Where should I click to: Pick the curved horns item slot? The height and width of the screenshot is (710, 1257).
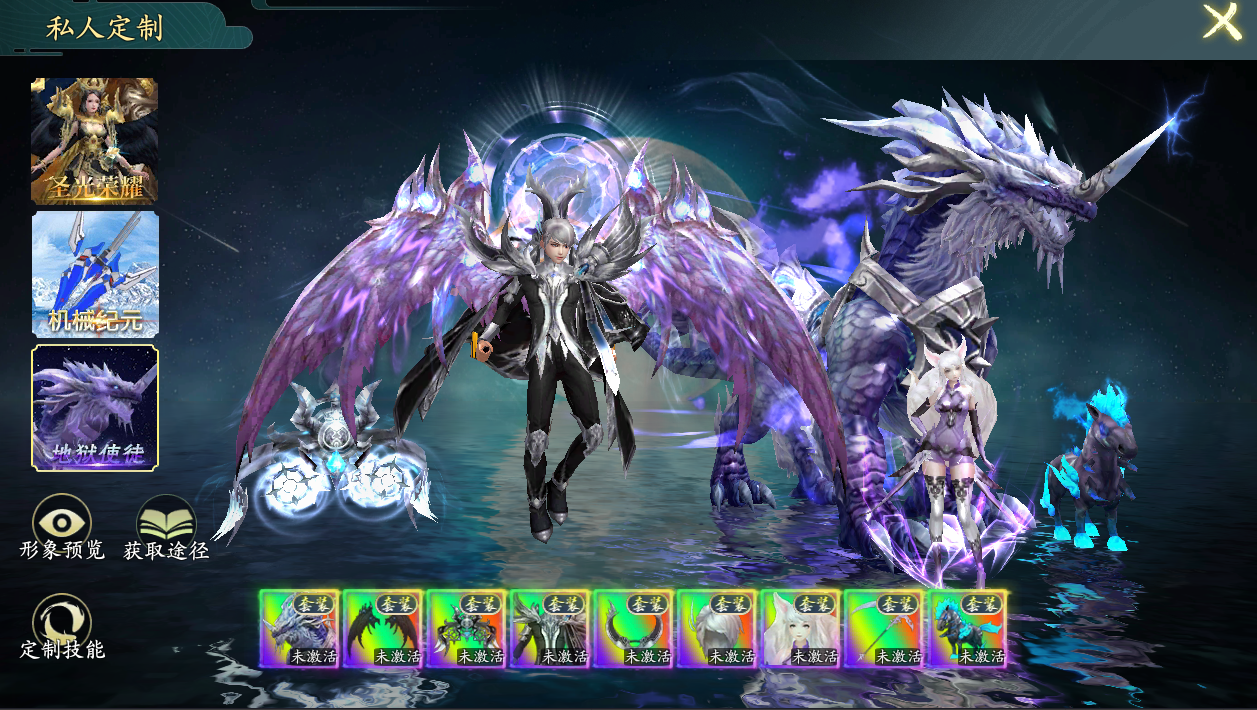tap(633, 628)
